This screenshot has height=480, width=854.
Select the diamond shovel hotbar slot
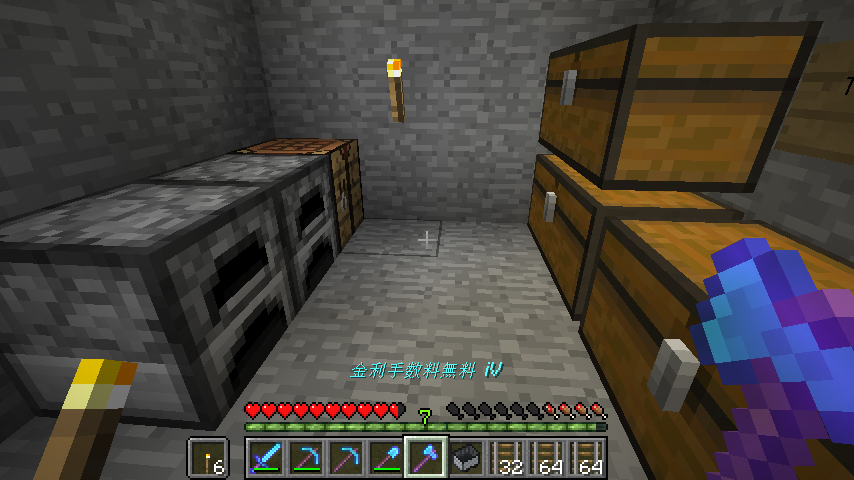click(x=385, y=459)
